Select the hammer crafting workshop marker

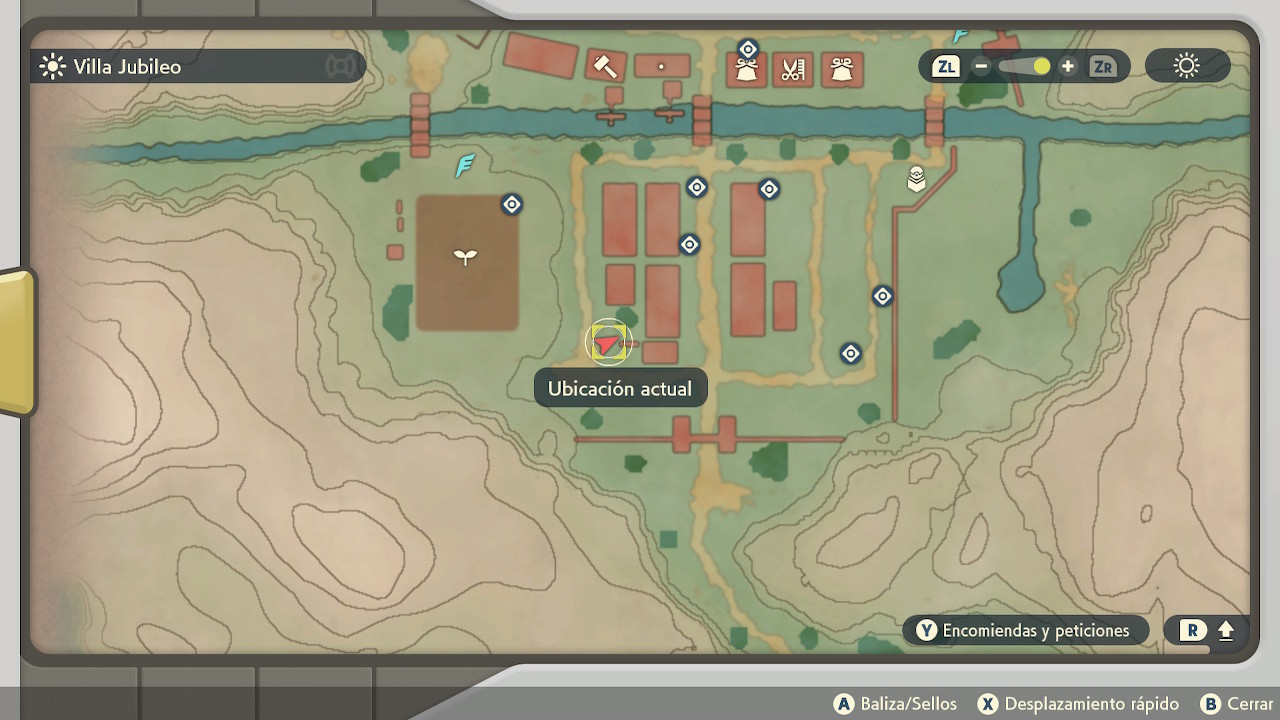(x=604, y=66)
